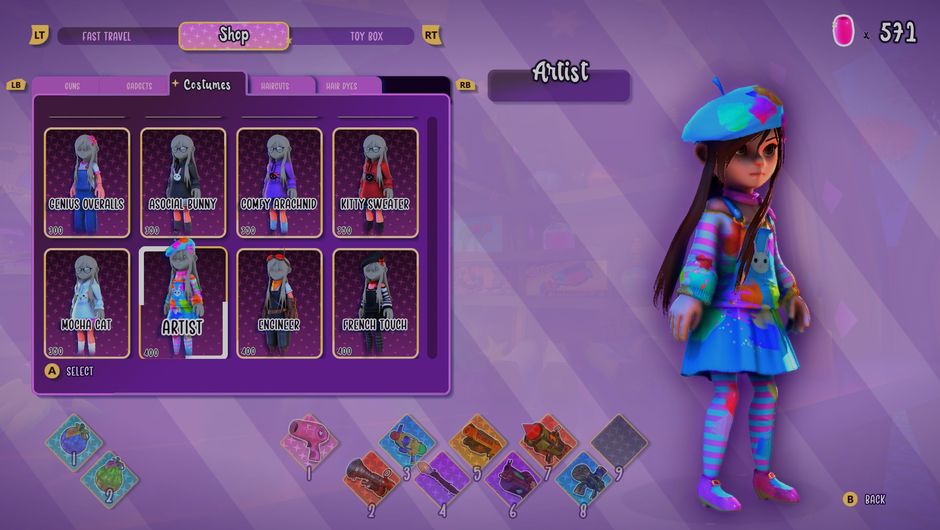
Task: Choose the French Touch costume
Action: (375, 303)
